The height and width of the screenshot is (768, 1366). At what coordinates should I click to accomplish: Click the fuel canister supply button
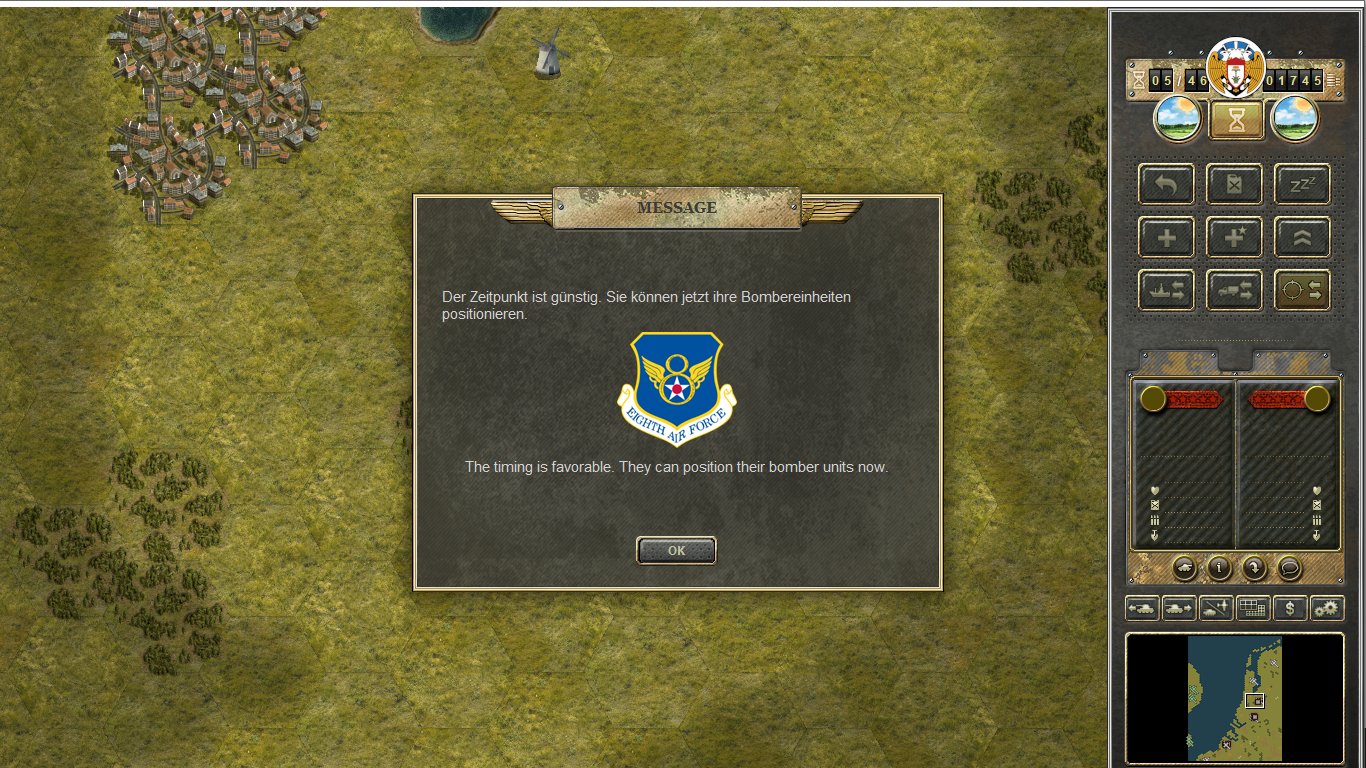click(x=1234, y=184)
